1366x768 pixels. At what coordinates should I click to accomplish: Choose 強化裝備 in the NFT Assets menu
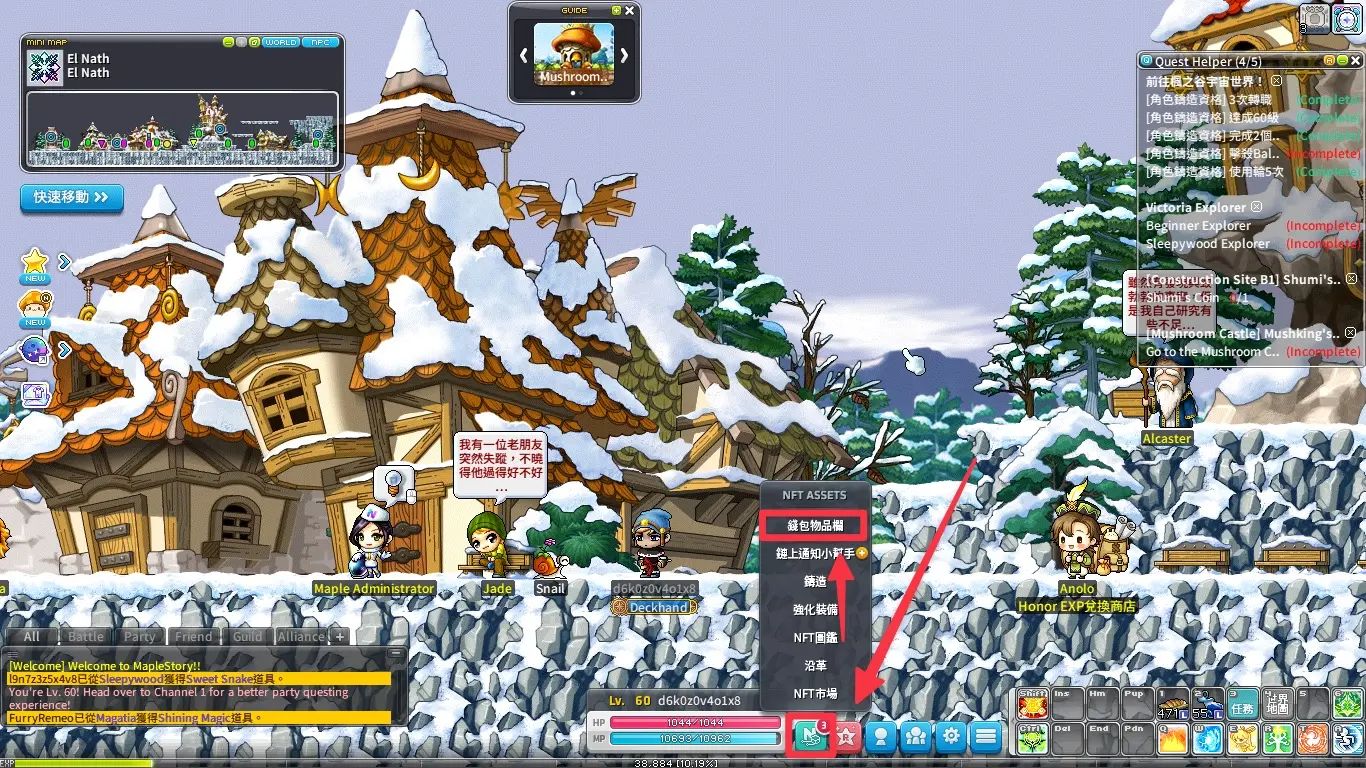(x=815, y=609)
